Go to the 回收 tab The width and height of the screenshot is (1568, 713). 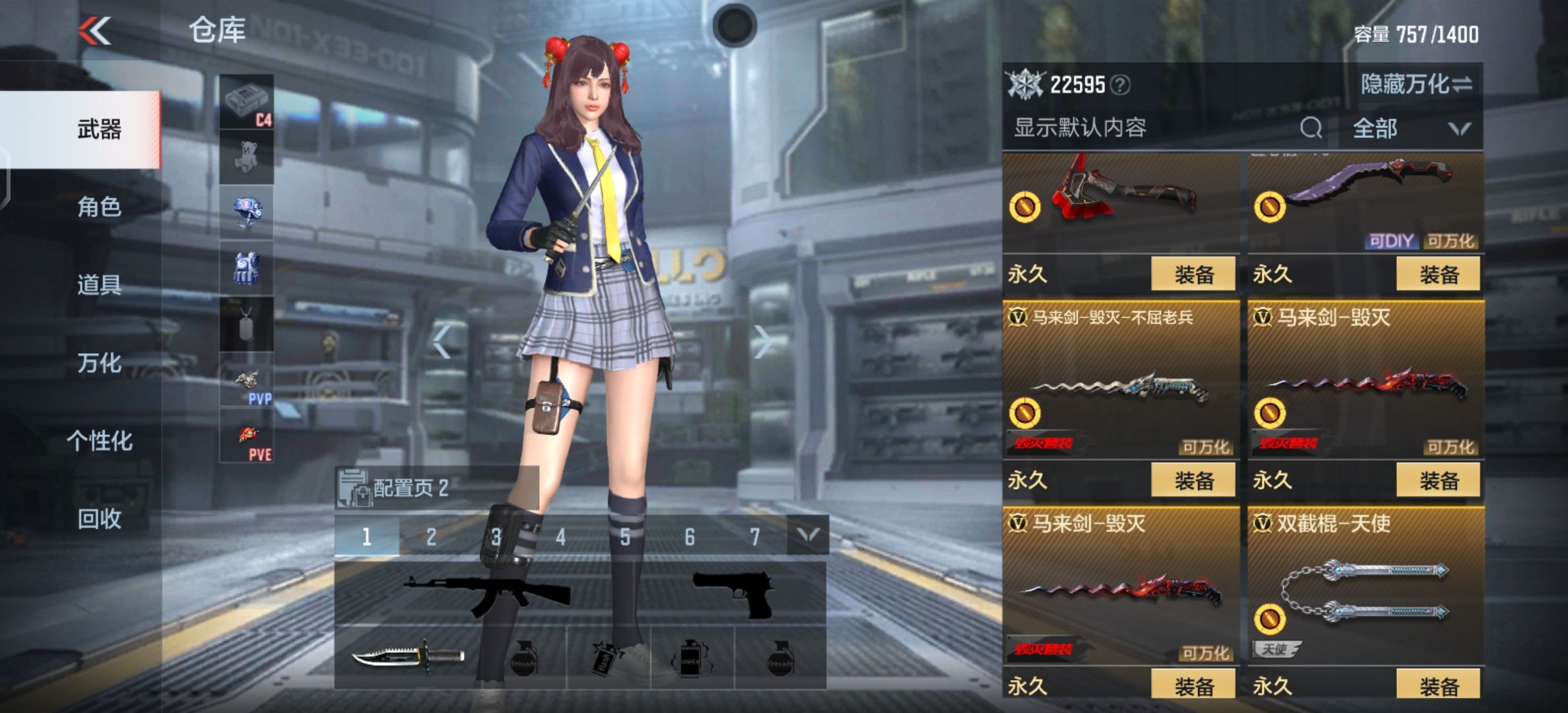[x=99, y=520]
